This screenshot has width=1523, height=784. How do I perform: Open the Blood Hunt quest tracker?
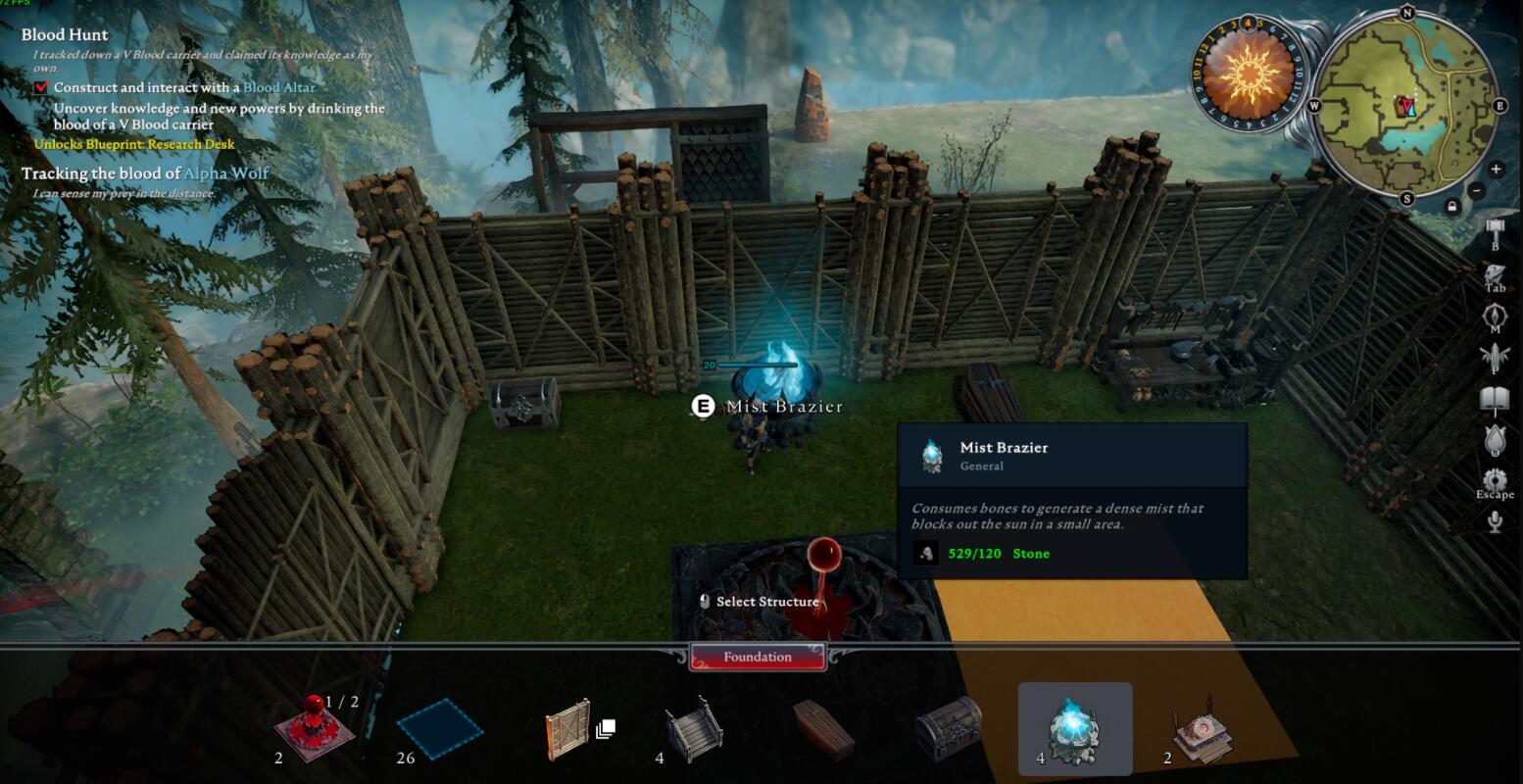click(66, 35)
